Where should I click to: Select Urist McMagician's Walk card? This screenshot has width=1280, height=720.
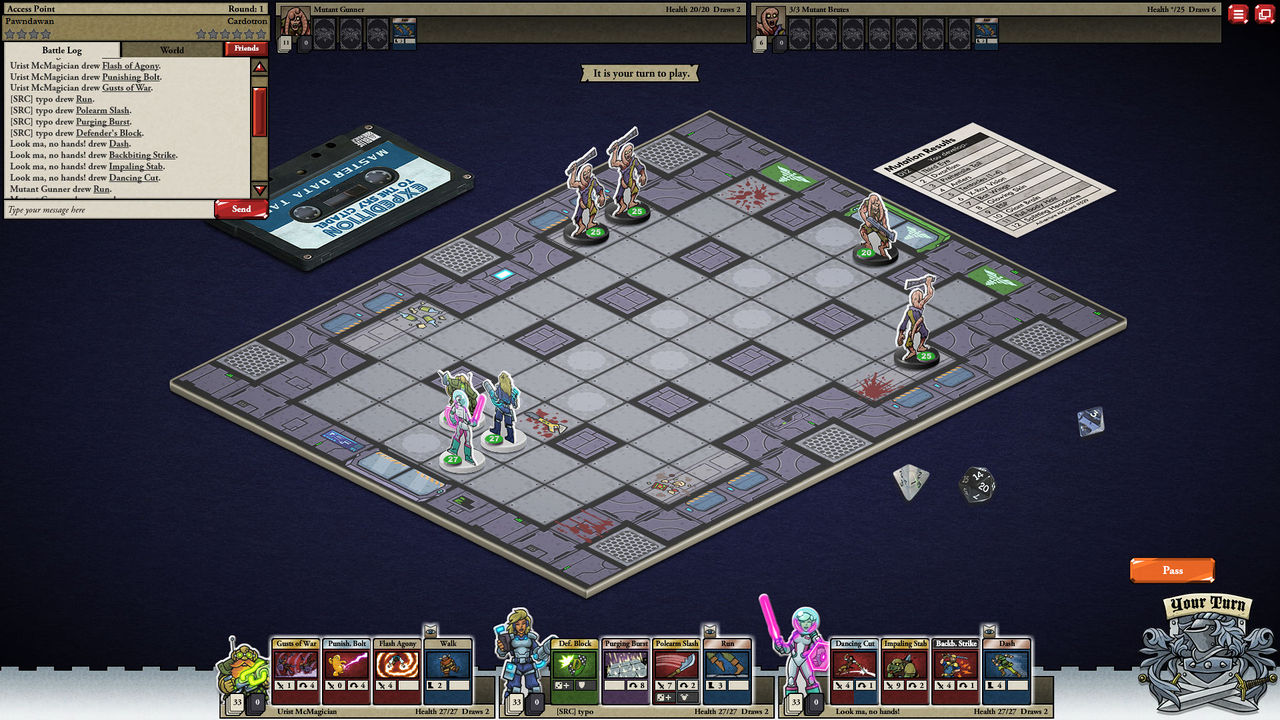(x=448, y=671)
